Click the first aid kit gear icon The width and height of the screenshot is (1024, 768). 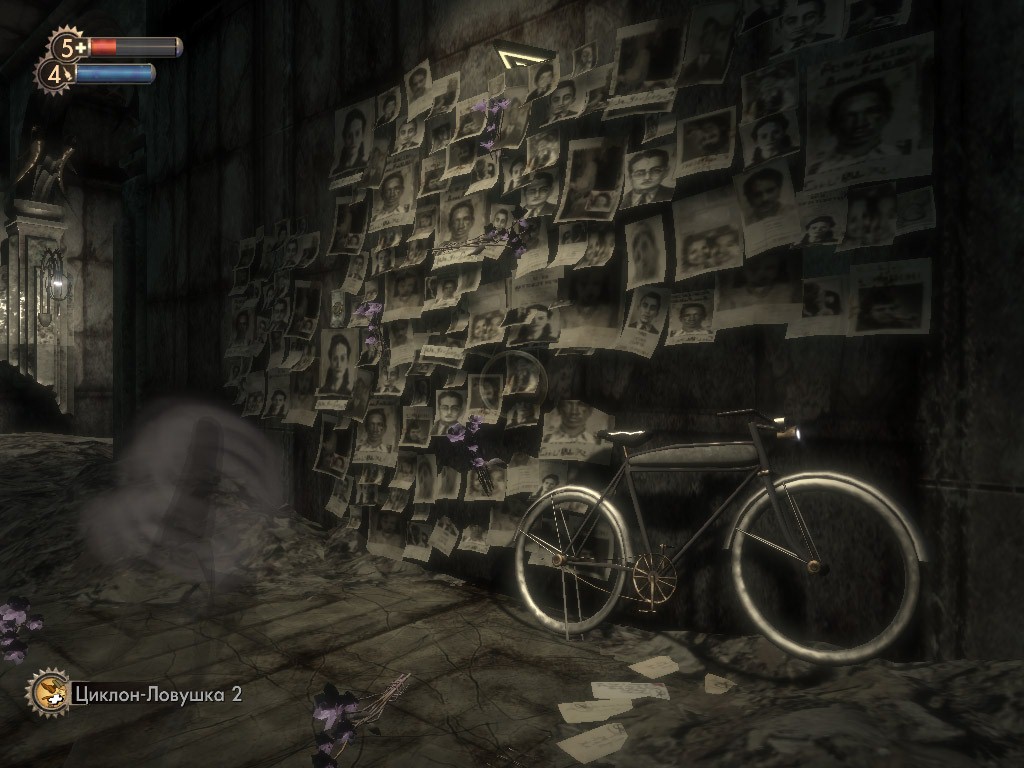67,46
